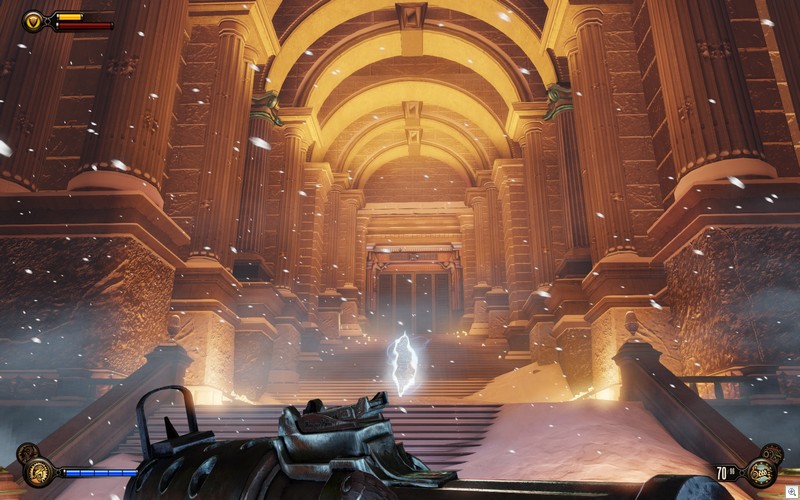Select the active vigor icon

point(39,471)
